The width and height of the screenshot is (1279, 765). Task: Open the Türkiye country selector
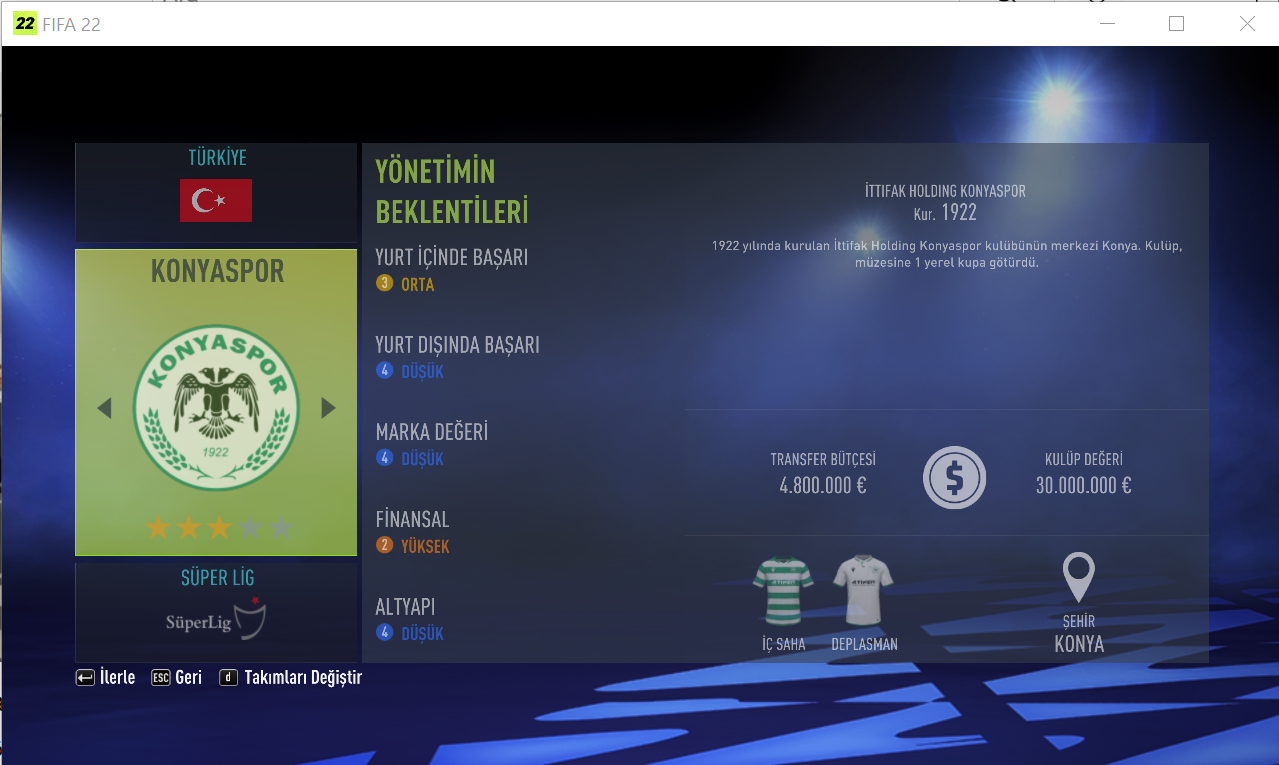coord(216,191)
